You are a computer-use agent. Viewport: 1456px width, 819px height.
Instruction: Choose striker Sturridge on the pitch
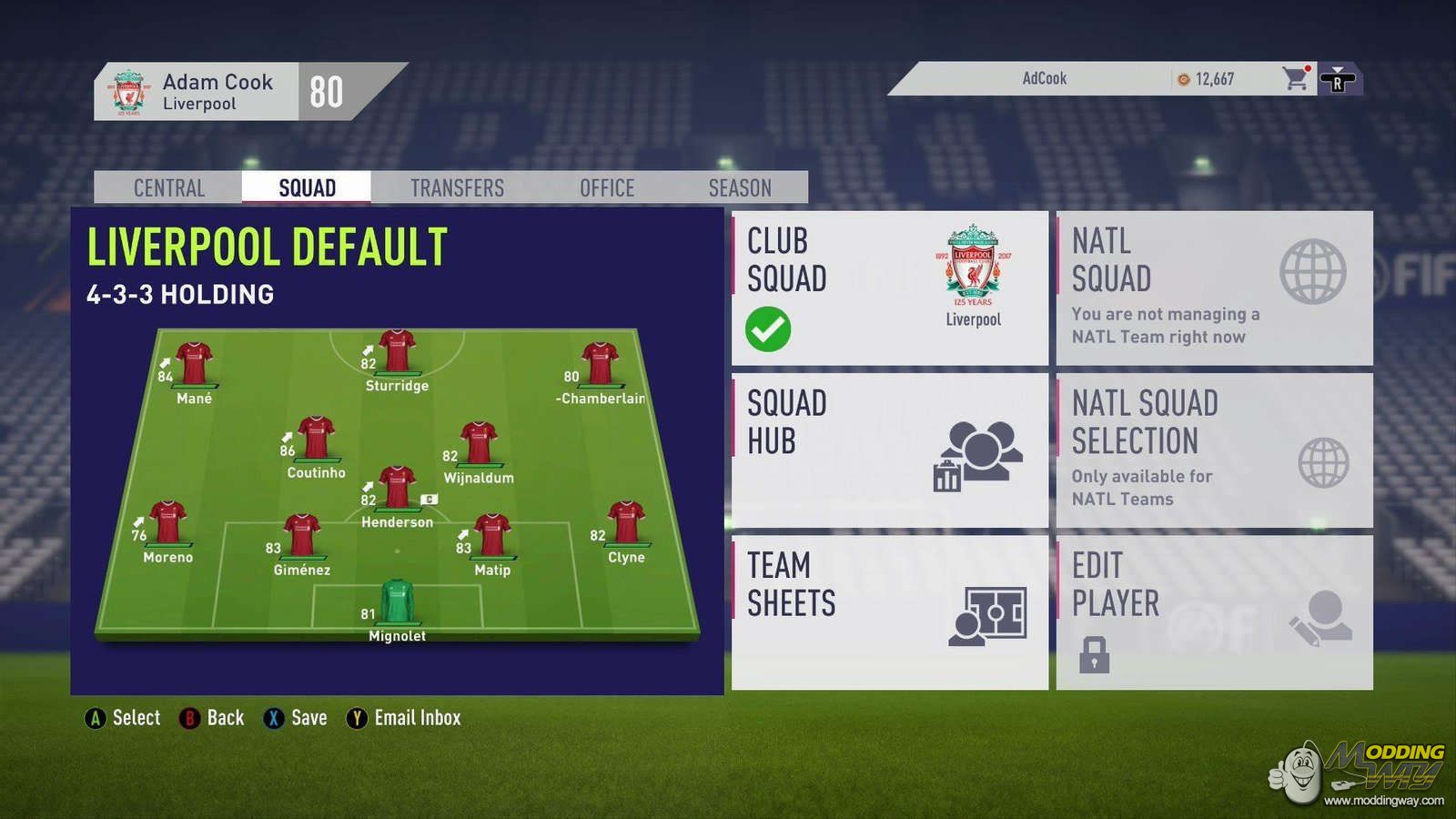(x=397, y=355)
